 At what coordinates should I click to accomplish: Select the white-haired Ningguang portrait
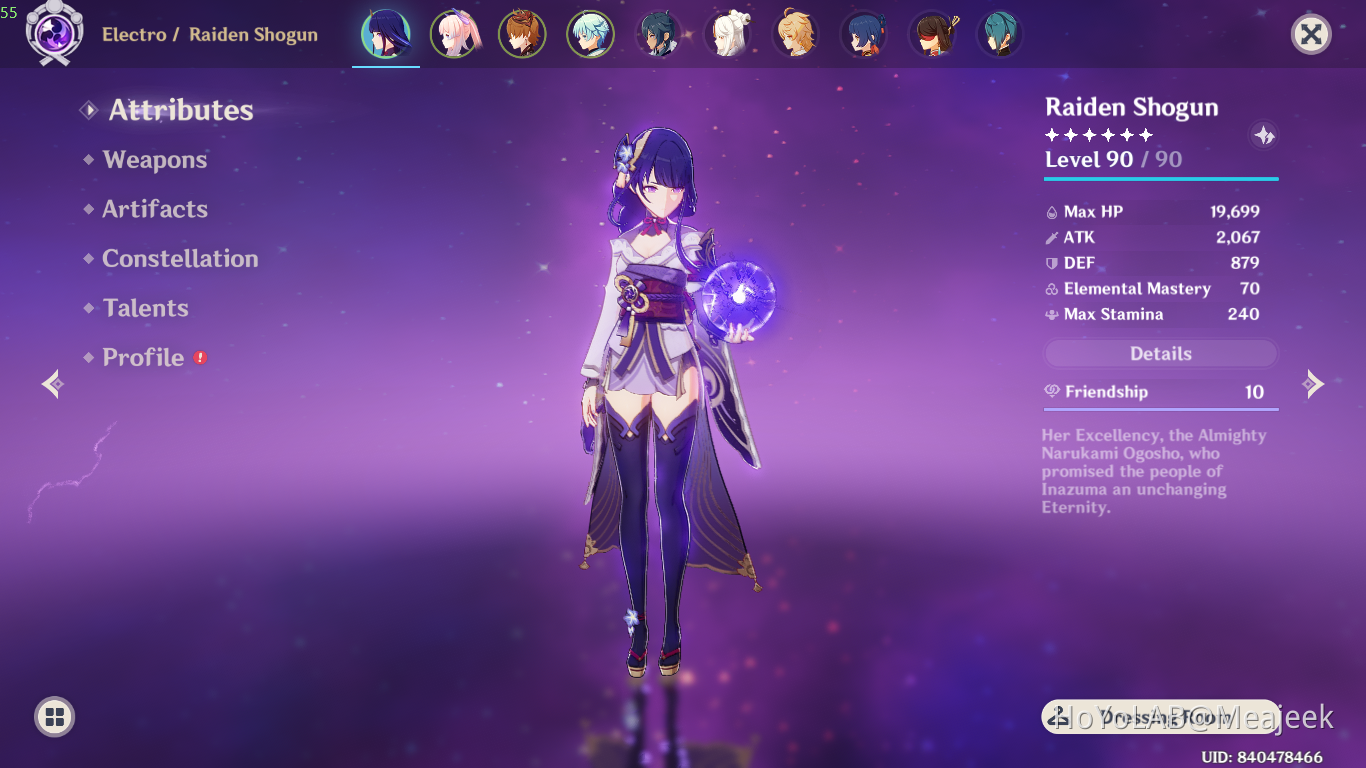727,35
